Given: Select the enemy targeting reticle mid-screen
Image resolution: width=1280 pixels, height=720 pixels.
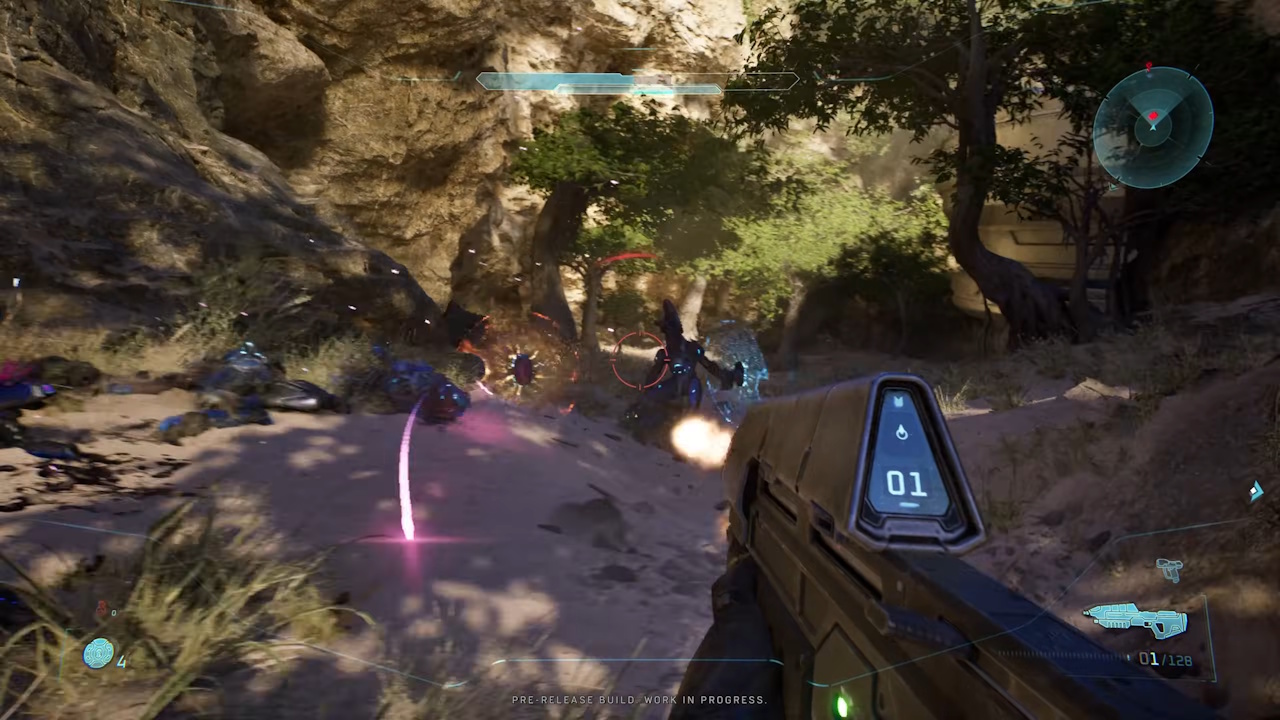Looking at the screenshot, I should coord(640,360).
